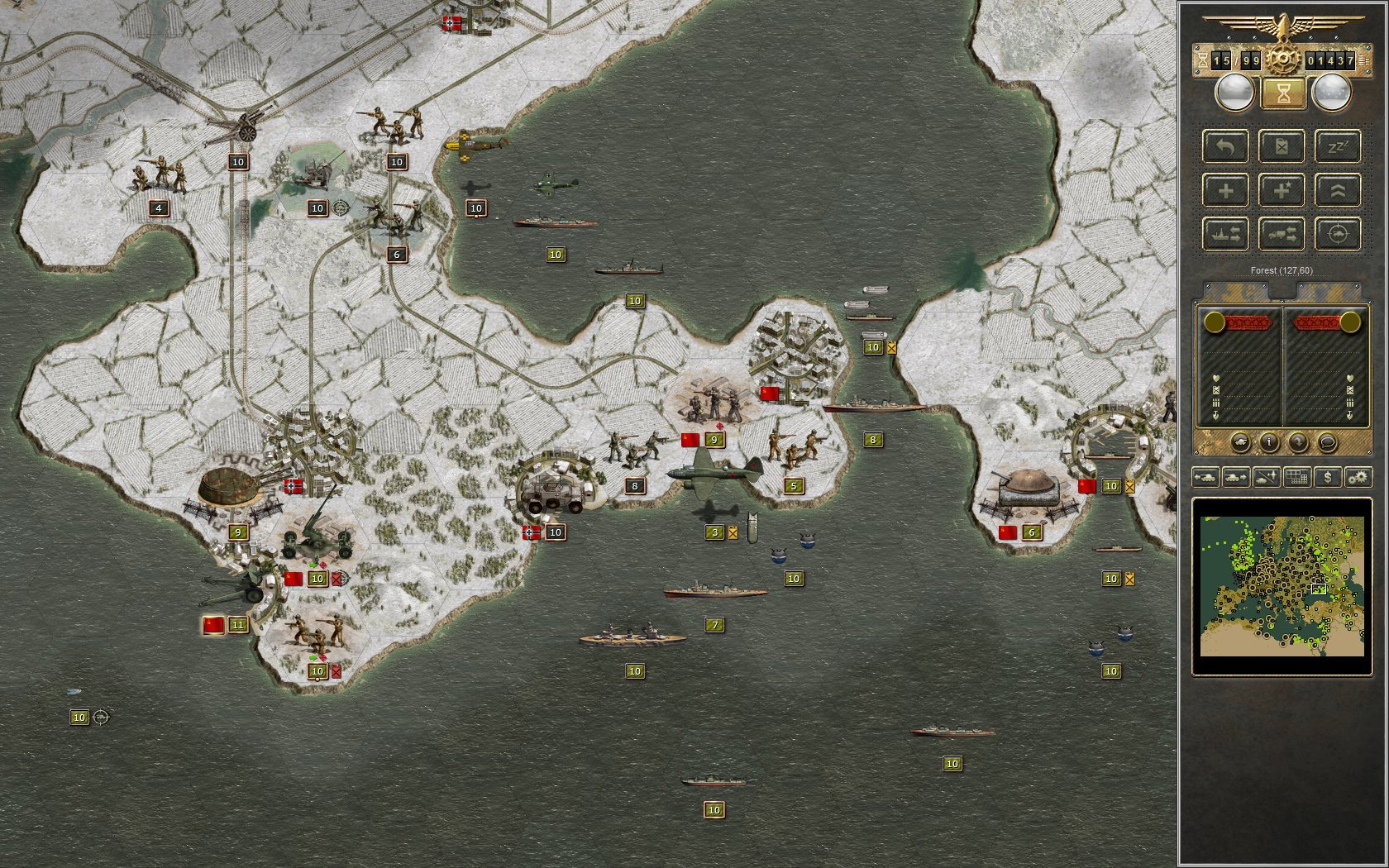This screenshot has width=1389, height=868.
Task: Mount unit into truck transport
Action: (1282, 234)
